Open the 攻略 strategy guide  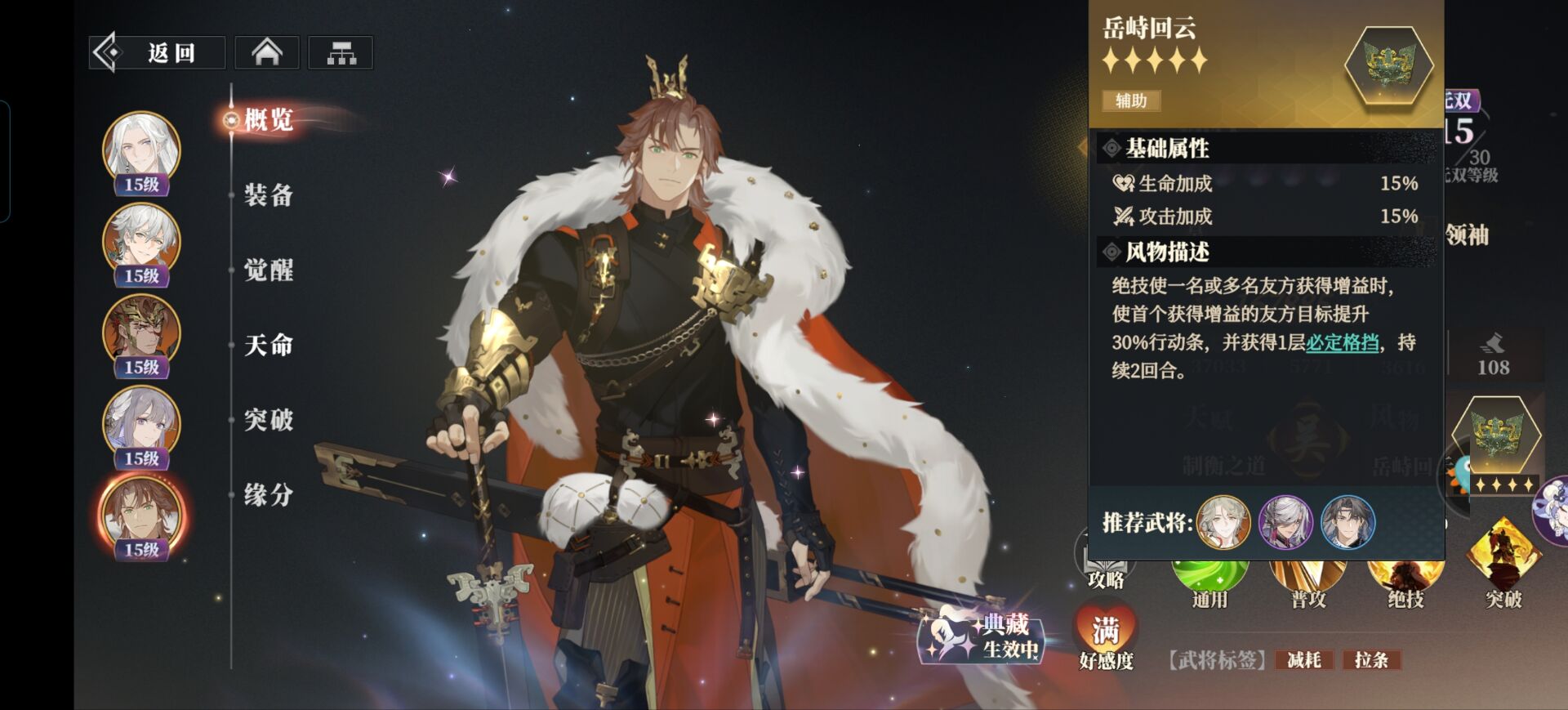click(1106, 572)
